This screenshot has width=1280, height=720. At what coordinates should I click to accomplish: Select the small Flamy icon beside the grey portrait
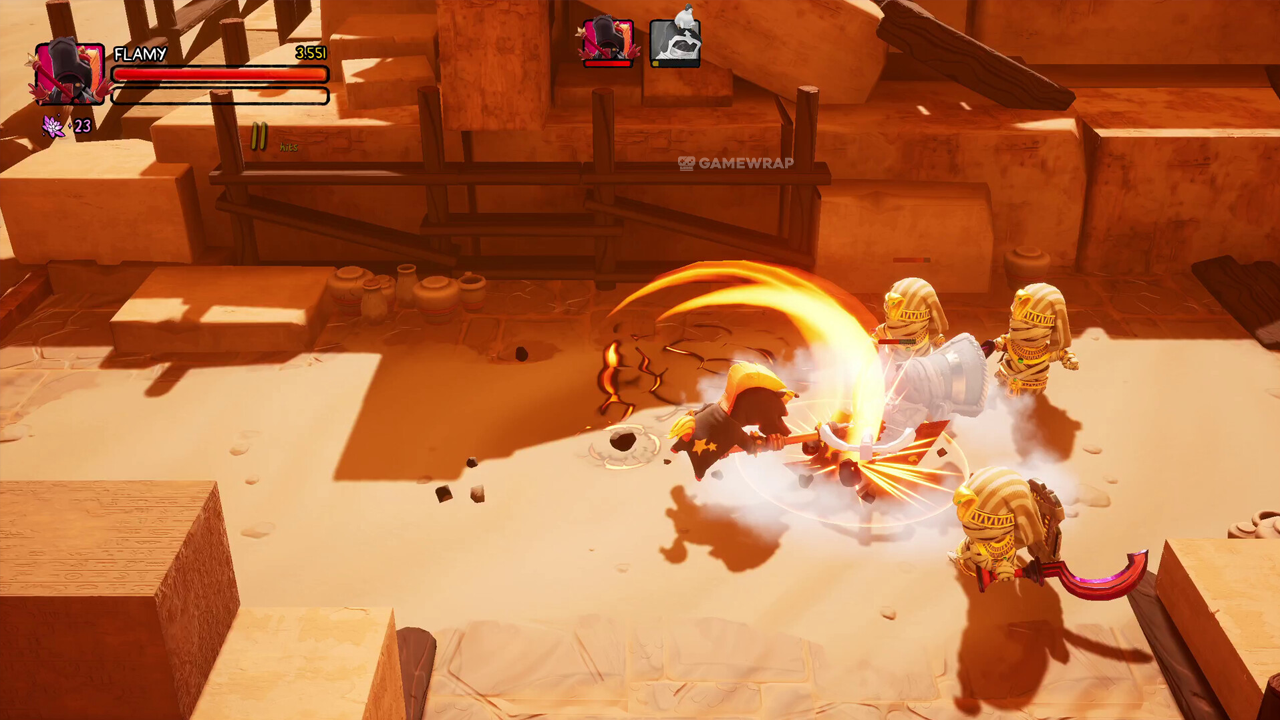[x=608, y=42]
